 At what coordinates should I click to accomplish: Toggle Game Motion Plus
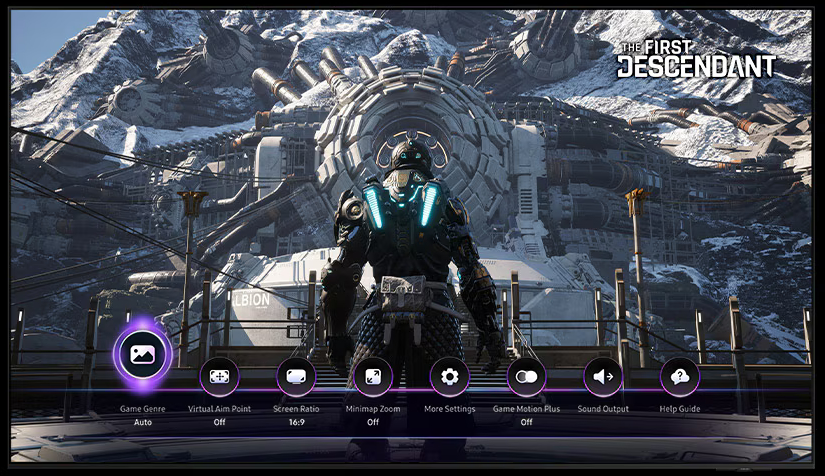point(526,377)
